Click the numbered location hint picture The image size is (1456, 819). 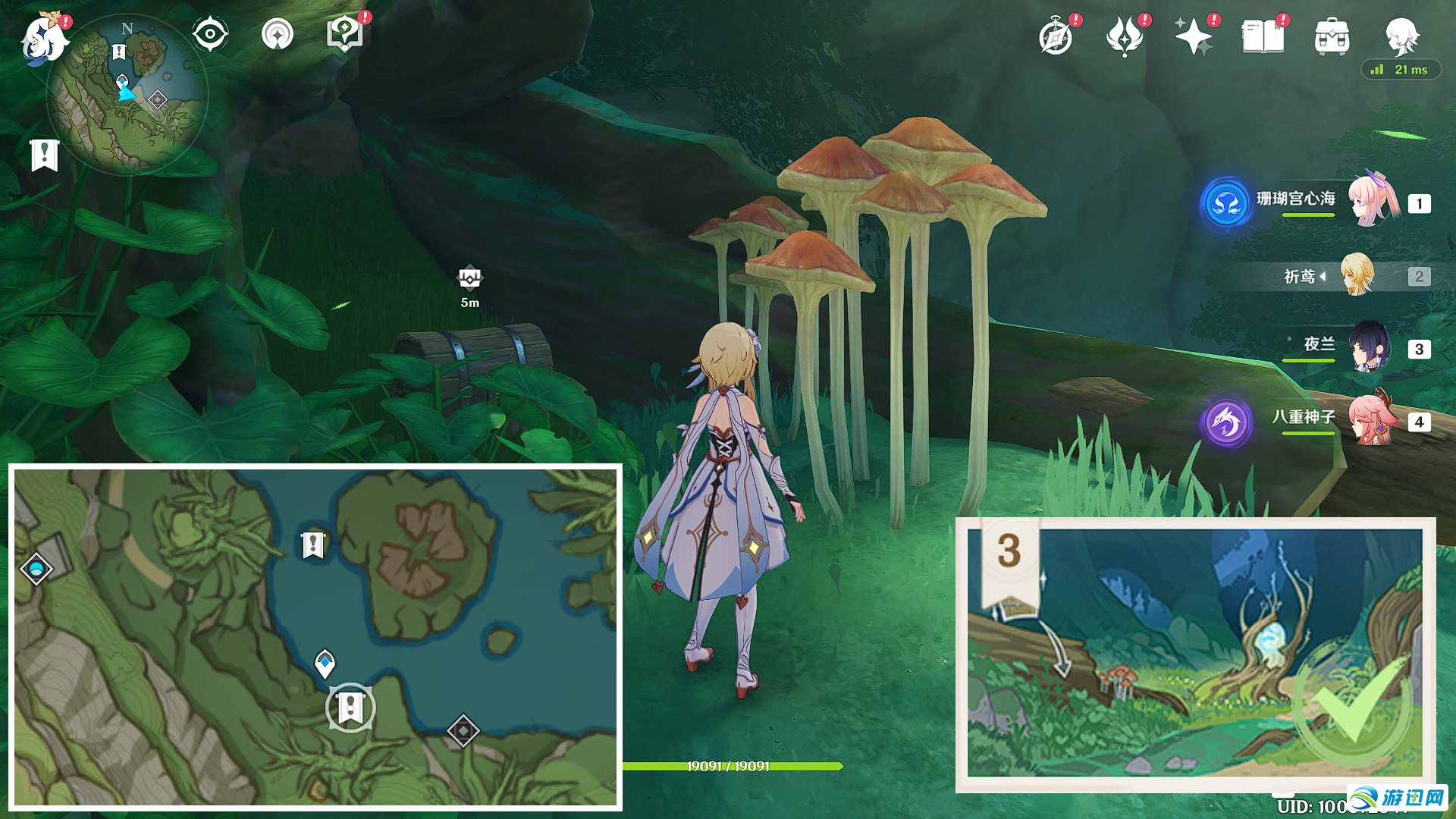(x=1195, y=655)
